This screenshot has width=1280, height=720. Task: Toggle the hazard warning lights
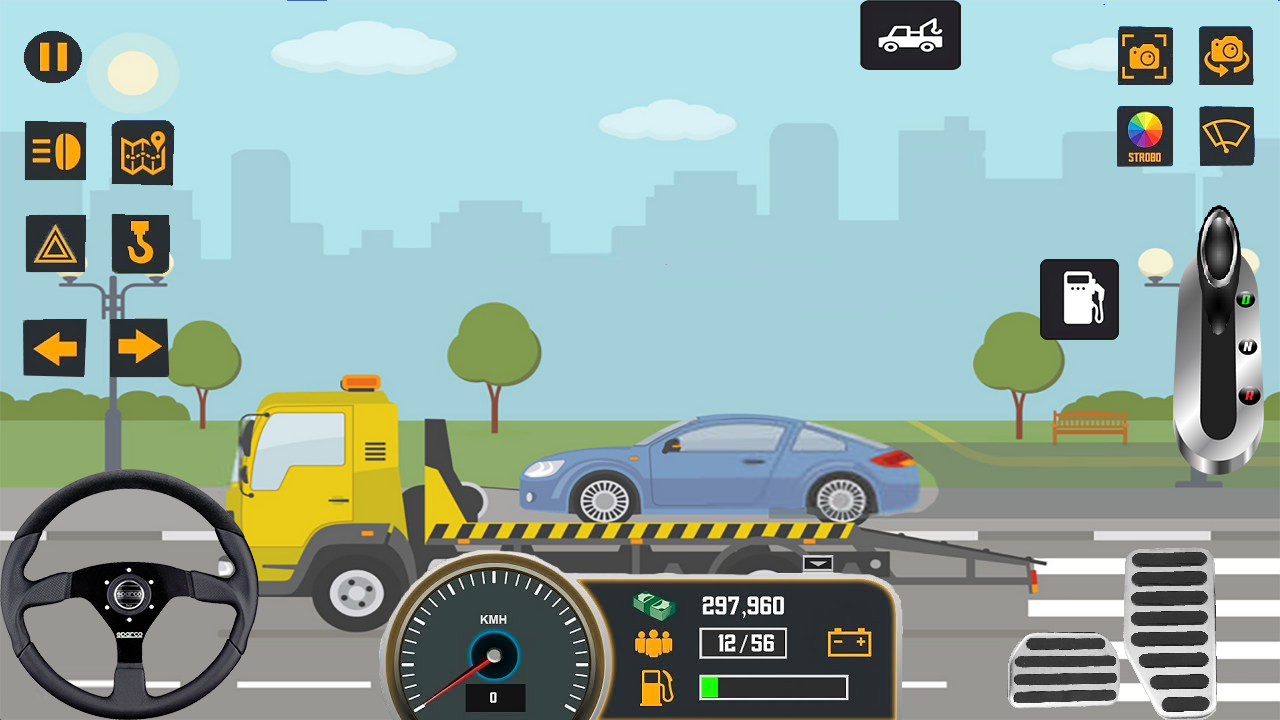[x=56, y=242]
